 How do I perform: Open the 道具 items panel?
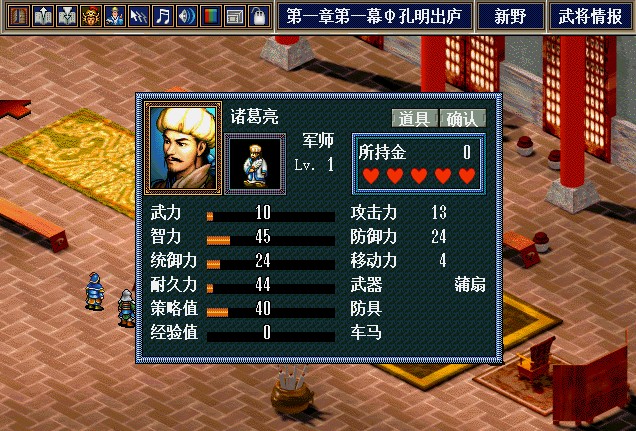(414, 118)
